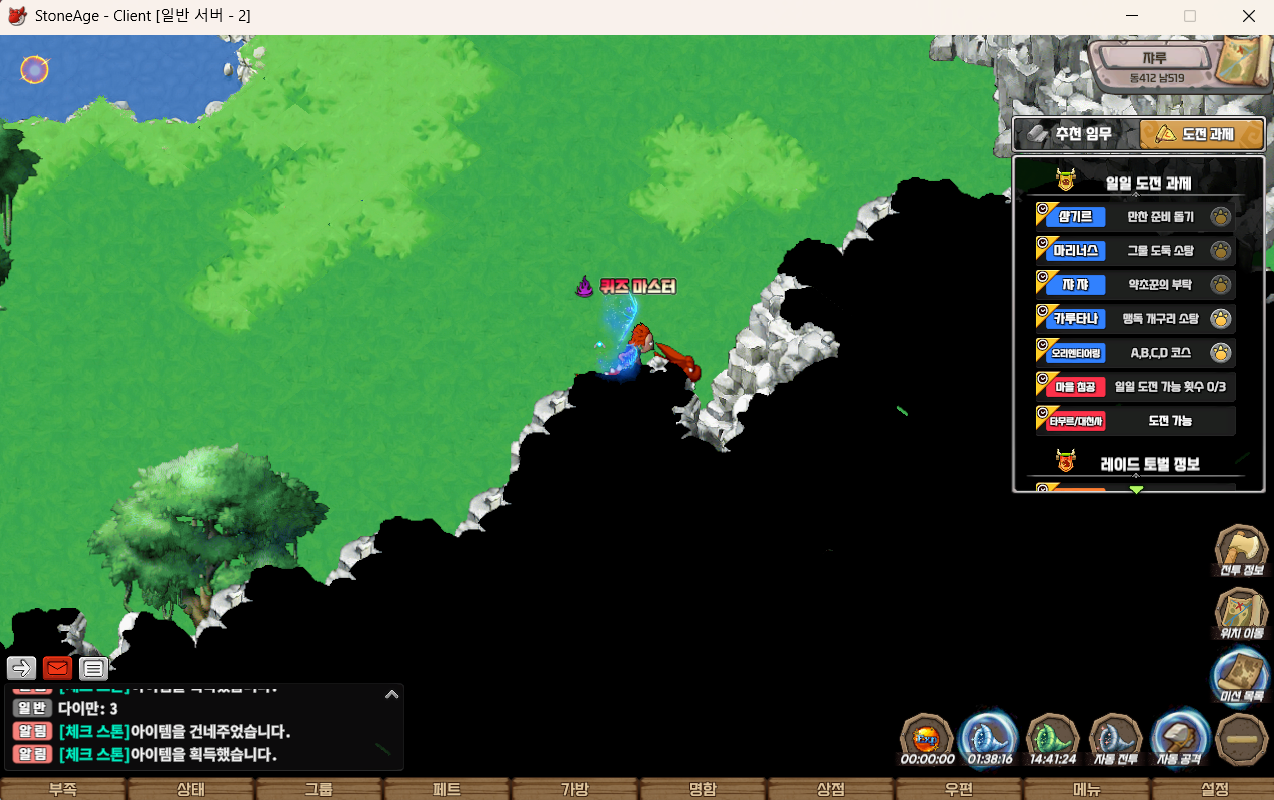Image resolution: width=1274 pixels, height=800 pixels.
Task: Open the 위치 이동 map icon
Action: (1241, 612)
